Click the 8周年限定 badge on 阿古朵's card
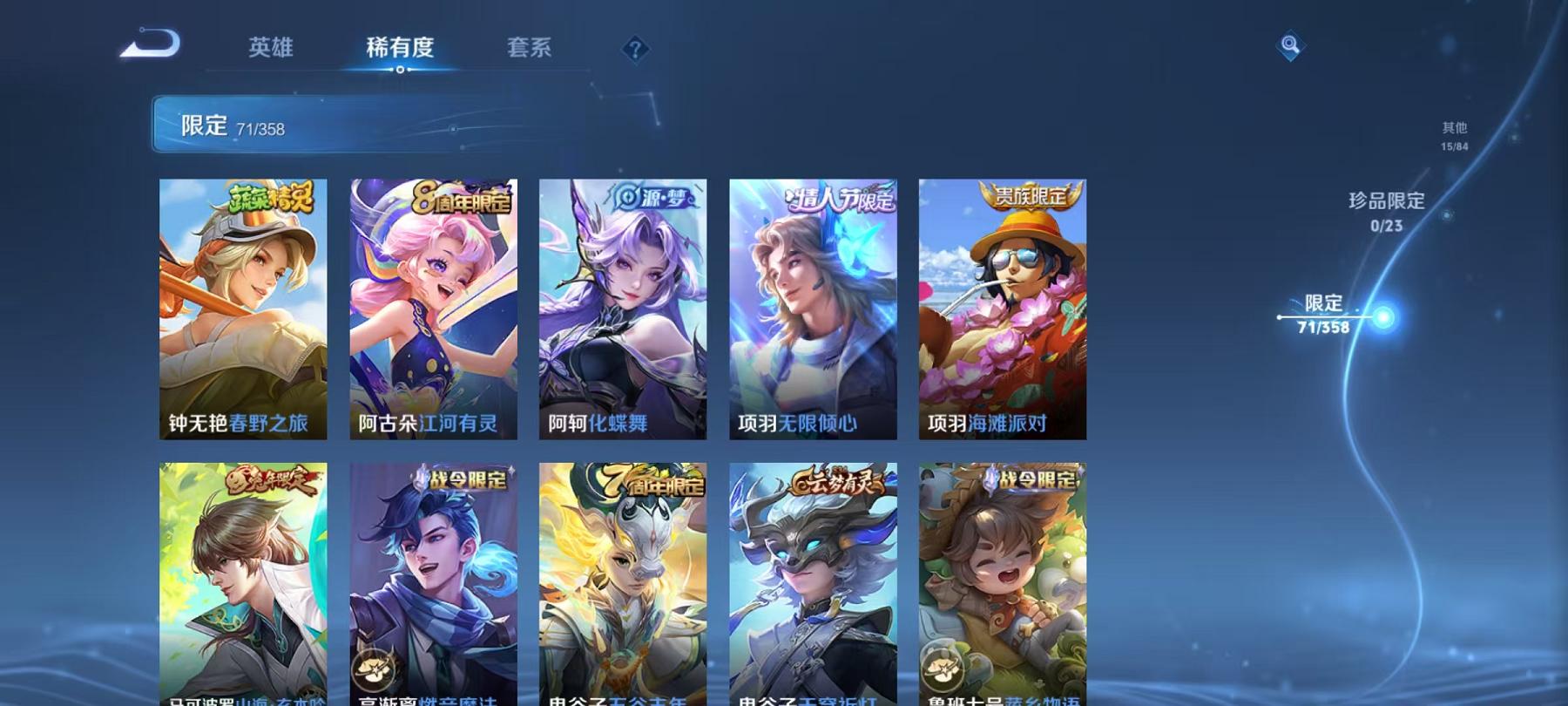Screen dimensions: 1568x706 pyautogui.click(x=462, y=198)
